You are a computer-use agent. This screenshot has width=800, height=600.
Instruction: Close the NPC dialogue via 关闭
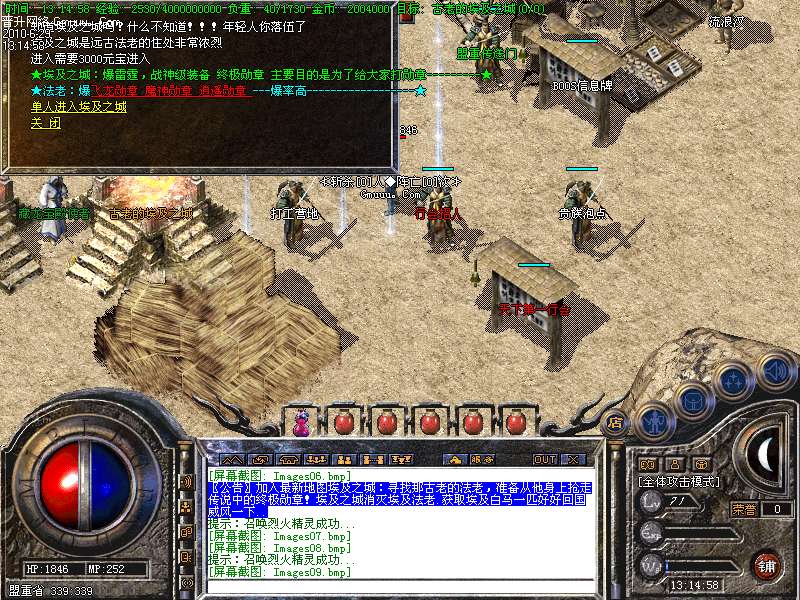coord(46,123)
